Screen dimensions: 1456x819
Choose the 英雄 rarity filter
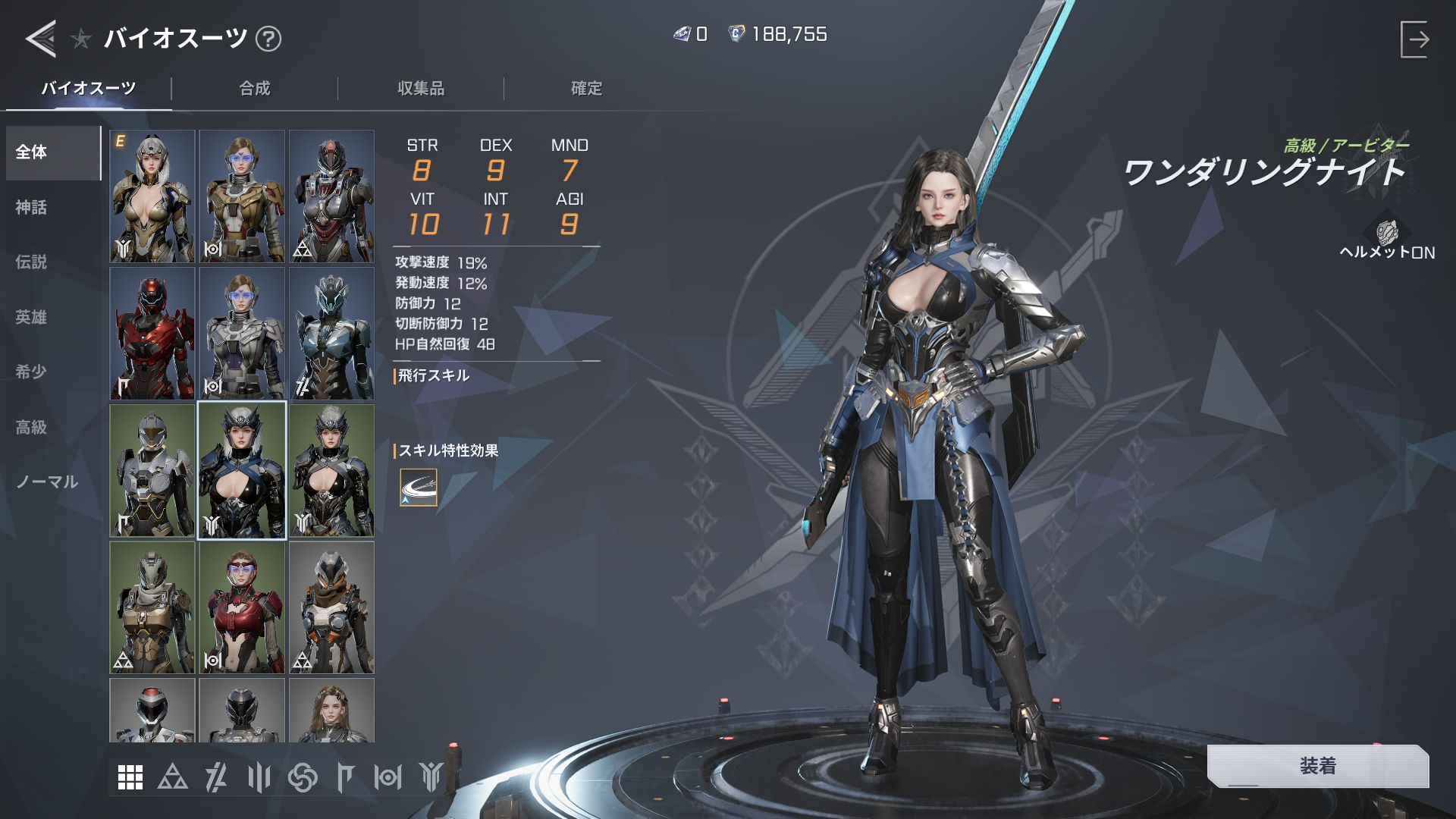(32, 317)
